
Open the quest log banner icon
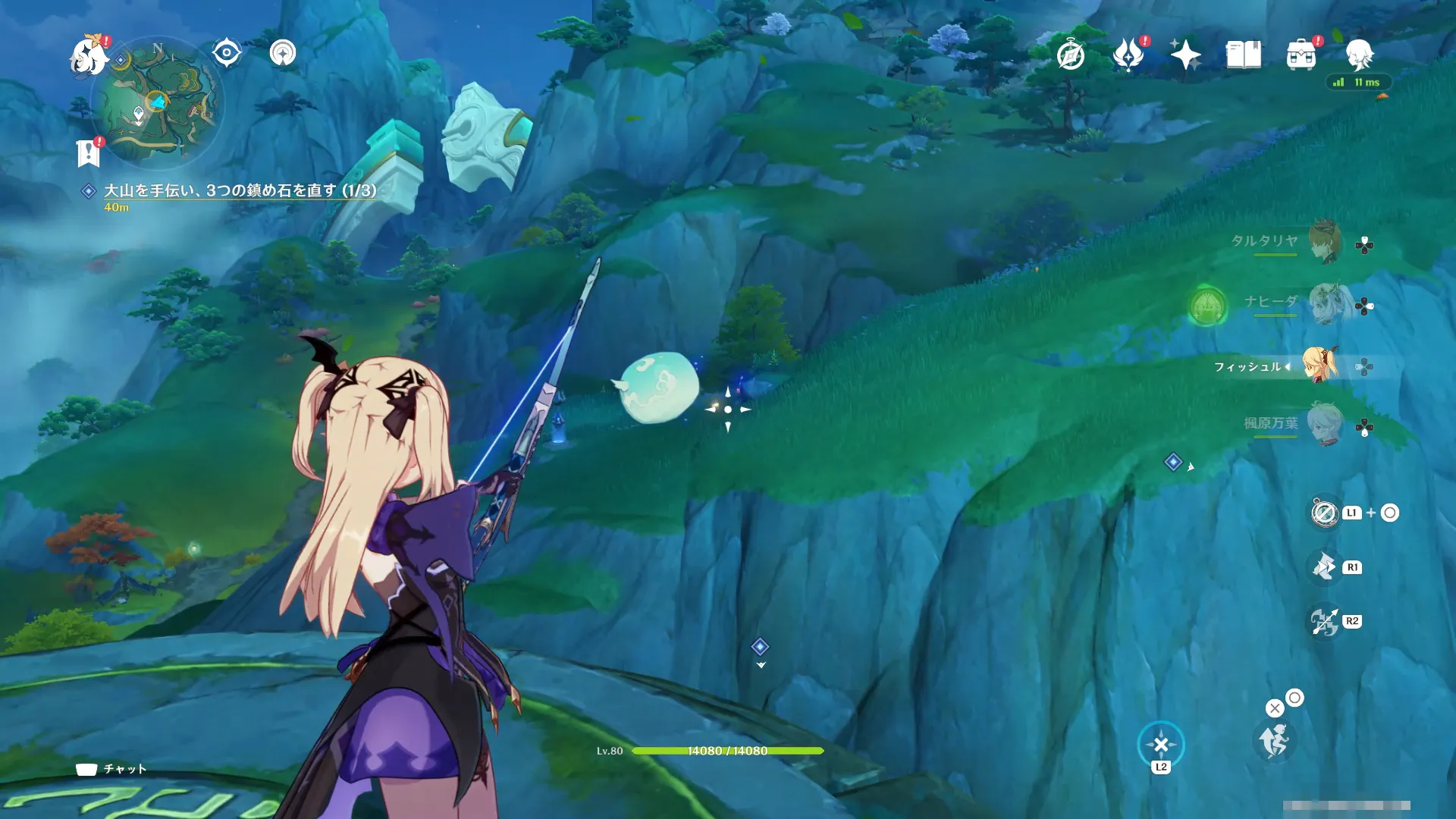point(89,152)
